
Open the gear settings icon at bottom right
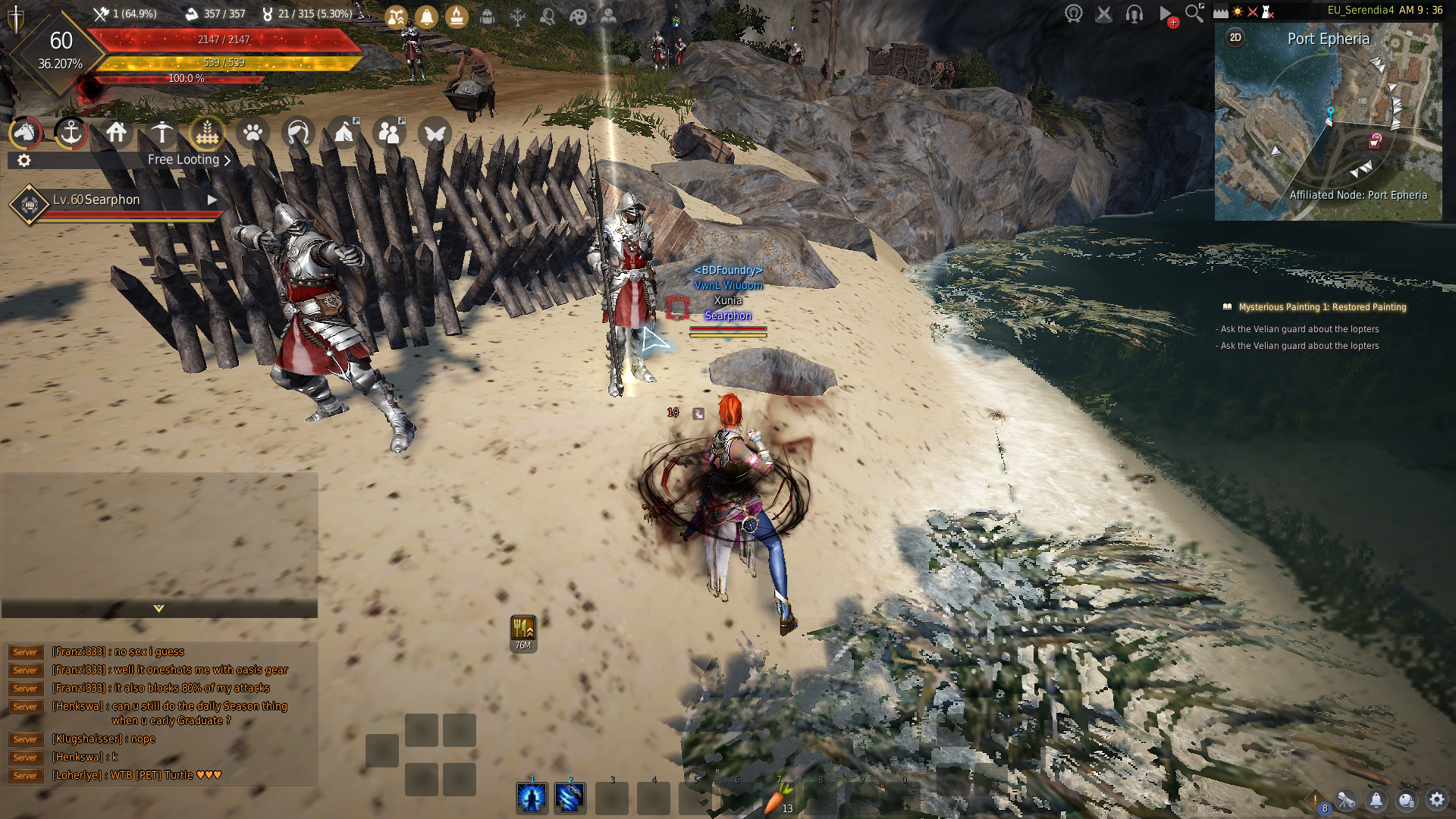point(1436,800)
